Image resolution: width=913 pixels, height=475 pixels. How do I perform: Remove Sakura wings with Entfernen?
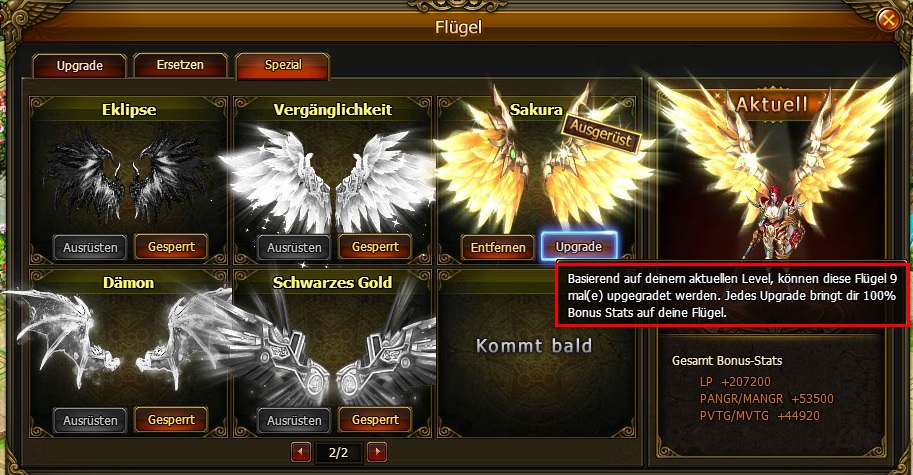tap(497, 247)
